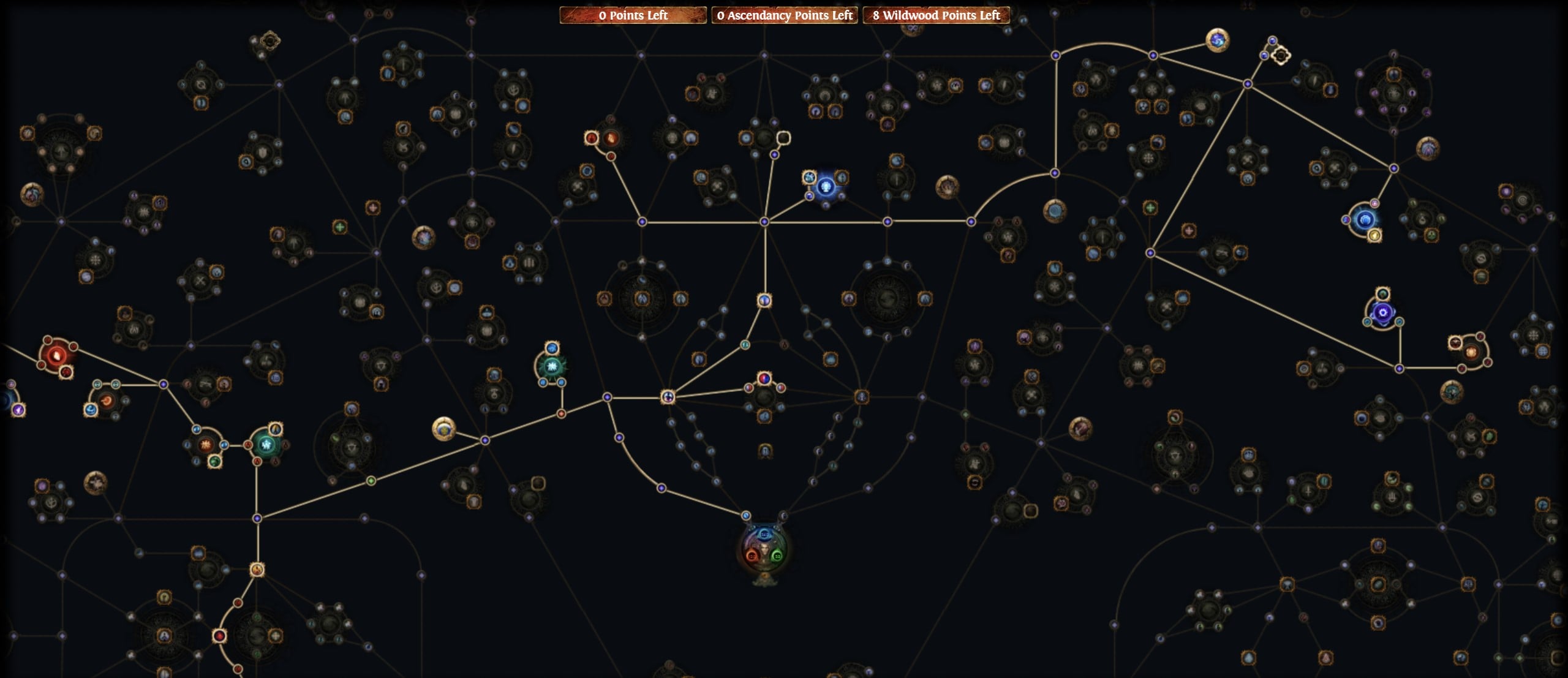Screen dimensions: 1568x678
Task: Select the bright blue notable on the far right edge
Action: [1365, 220]
